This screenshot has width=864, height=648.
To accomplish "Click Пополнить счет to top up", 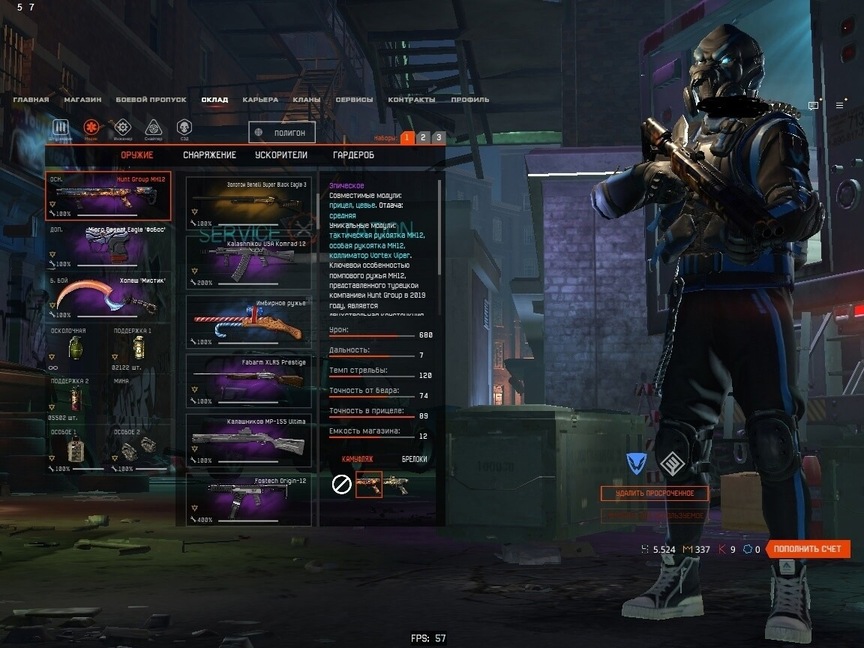I will pyautogui.click(x=810, y=549).
